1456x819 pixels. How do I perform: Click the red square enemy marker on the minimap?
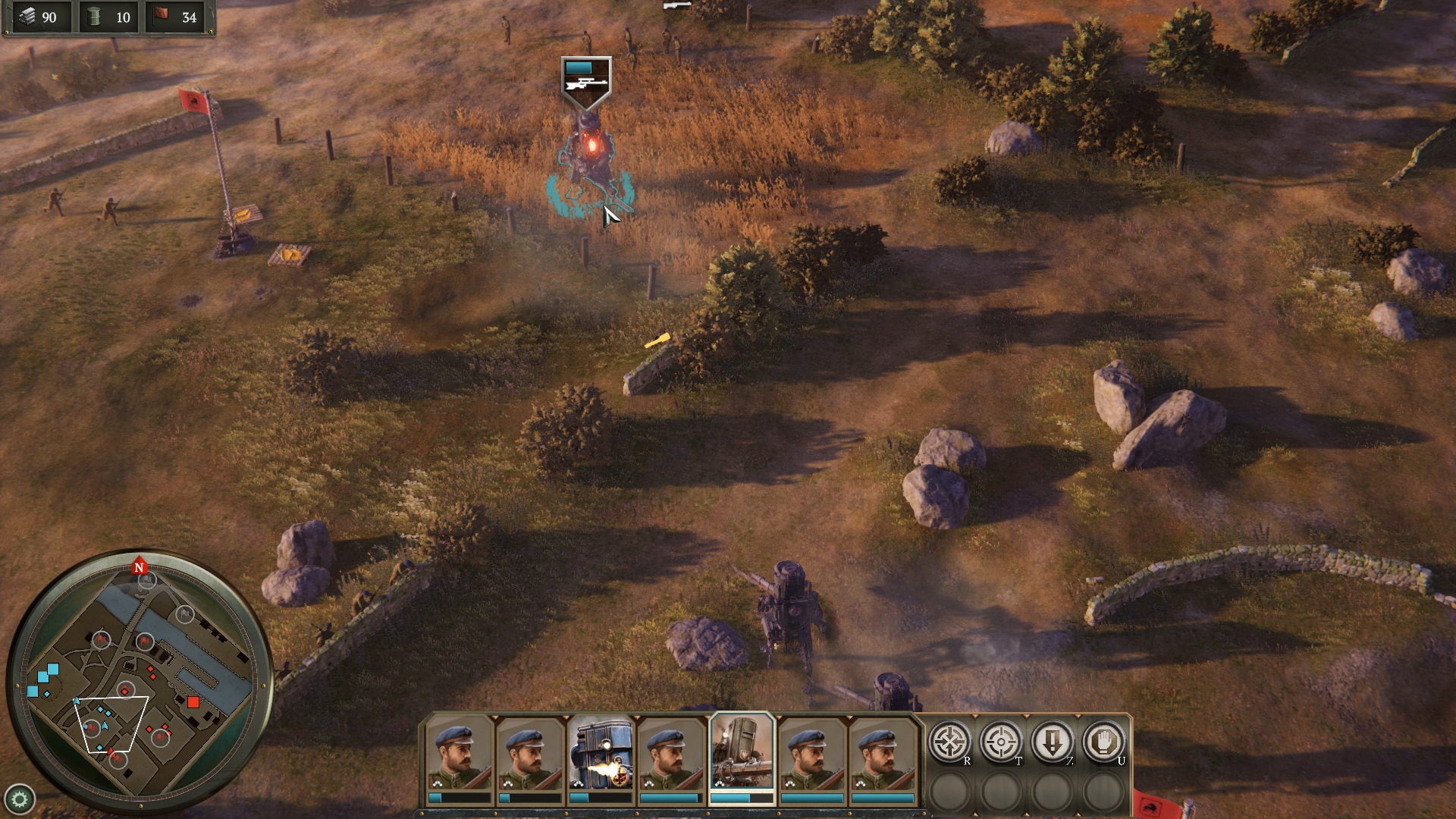coord(194,701)
